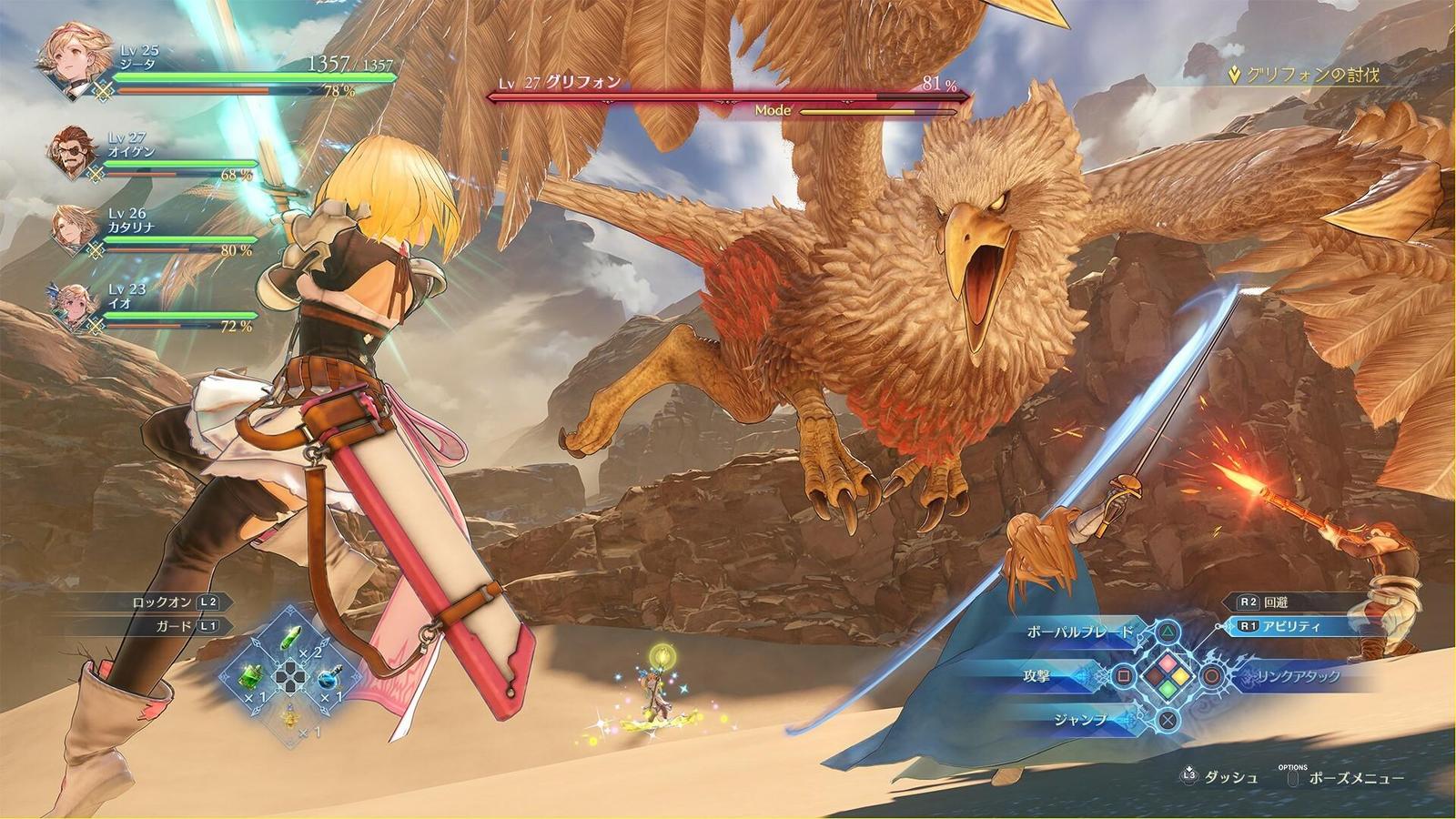1456x819 pixels.
Task: Click the golden item in the bottom slot
Action: pos(291,720)
